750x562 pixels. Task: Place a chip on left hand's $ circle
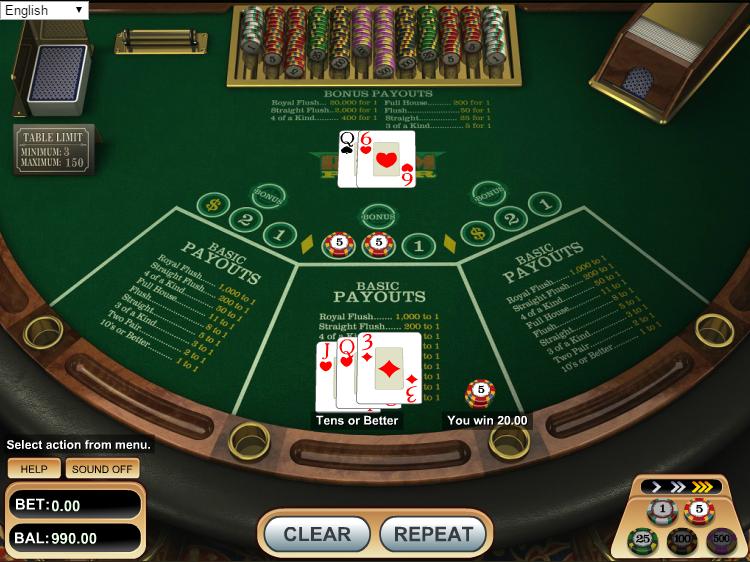(212, 205)
